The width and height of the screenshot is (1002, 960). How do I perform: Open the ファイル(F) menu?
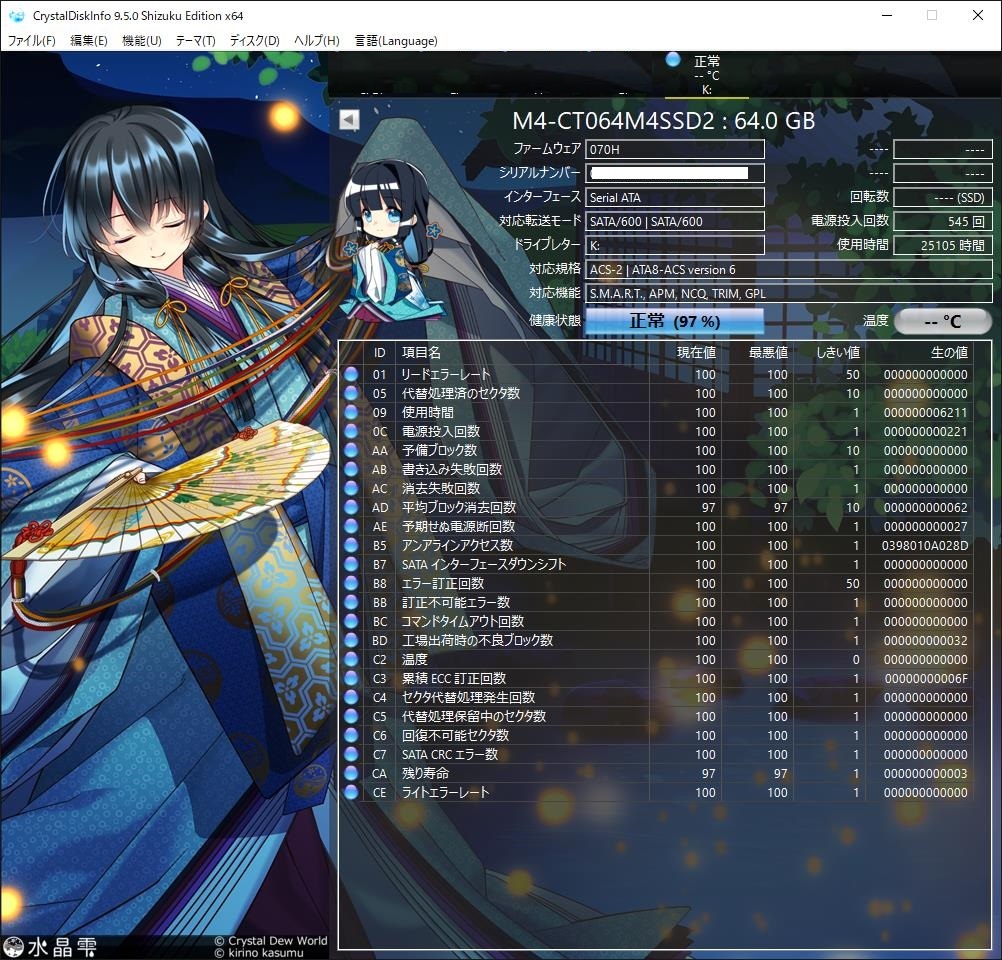click(32, 41)
